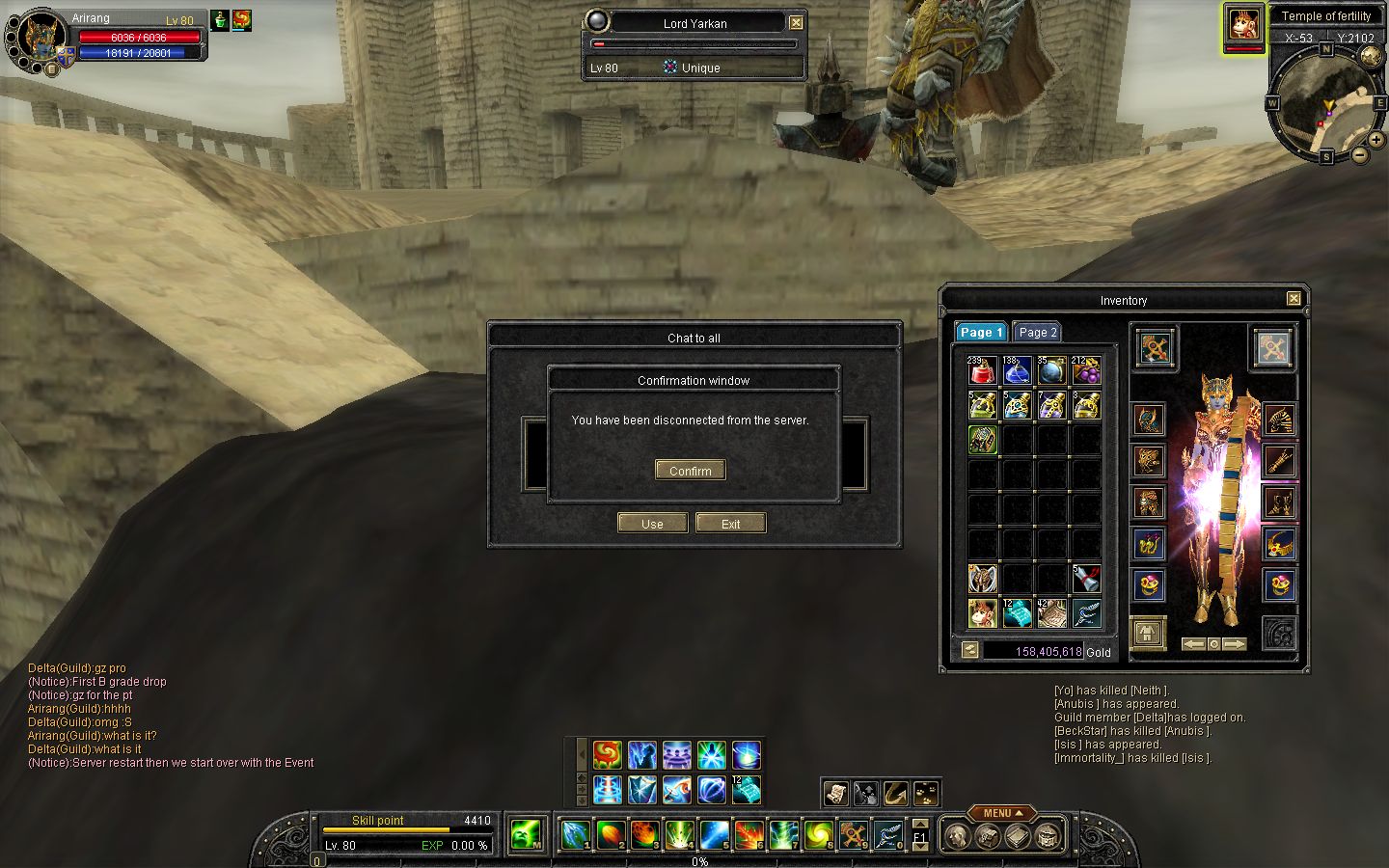Rotate character preview with right arrow
1389x868 pixels.
point(1235,643)
